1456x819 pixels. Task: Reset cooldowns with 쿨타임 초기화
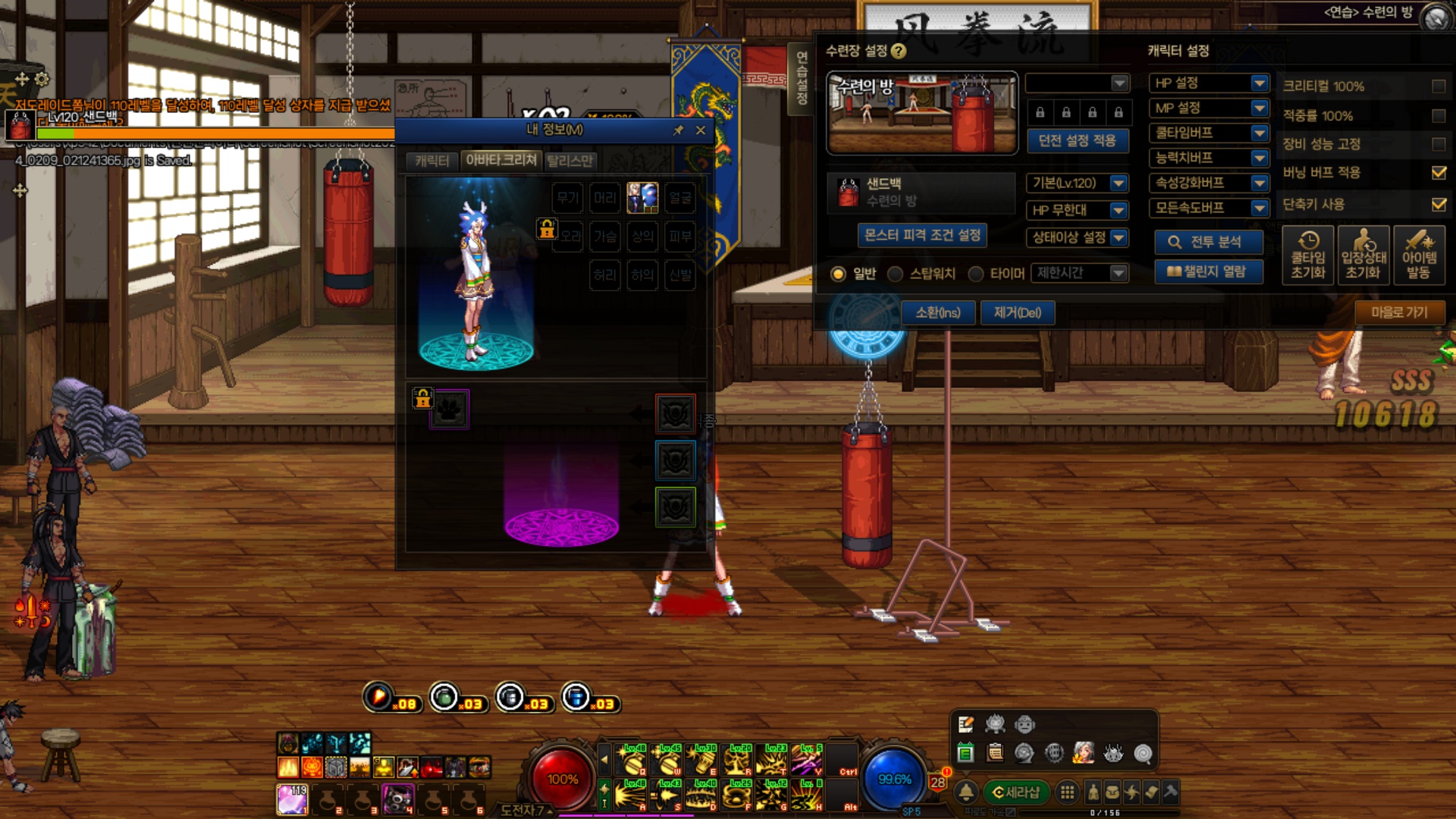pyautogui.click(x=1308, y=256)
